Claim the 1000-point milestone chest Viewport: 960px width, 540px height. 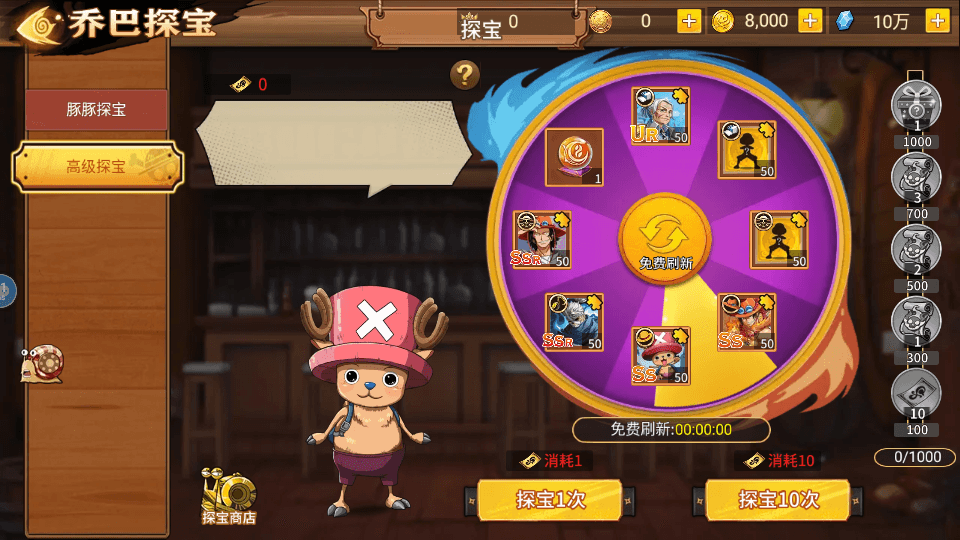coord(916,104)
